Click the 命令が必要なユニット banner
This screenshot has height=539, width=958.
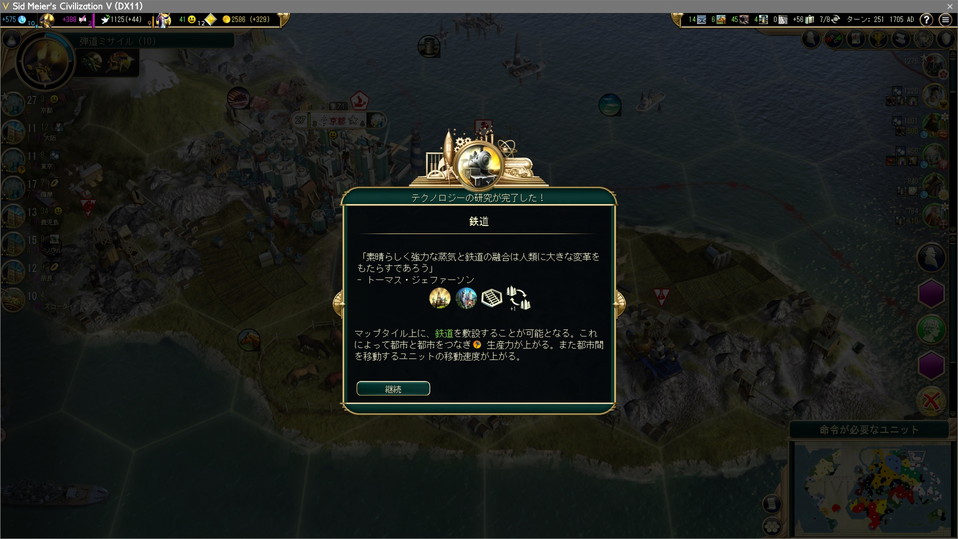point(868,430)
